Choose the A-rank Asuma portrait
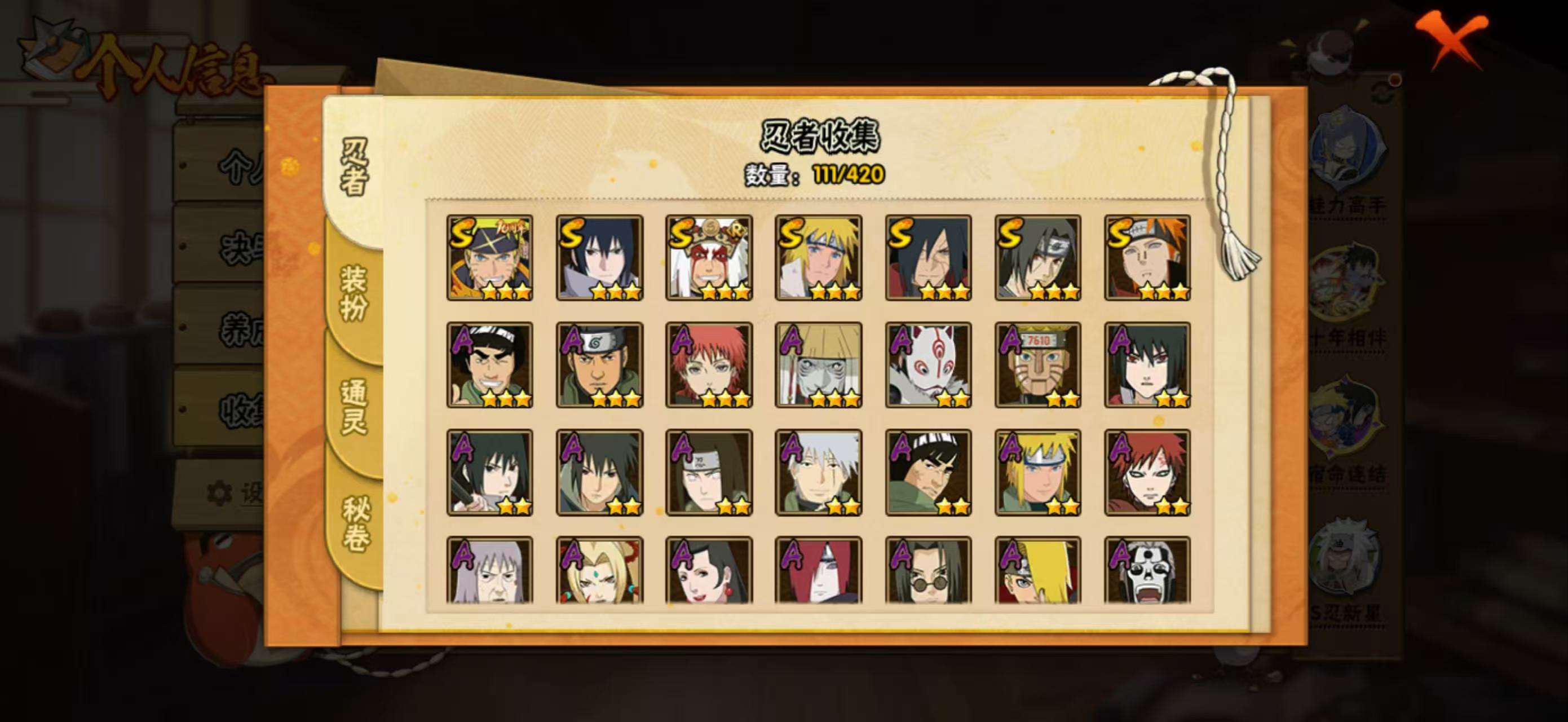This screenshot has height=722, width=1568. pyautogui.click(x=599, y=364)
